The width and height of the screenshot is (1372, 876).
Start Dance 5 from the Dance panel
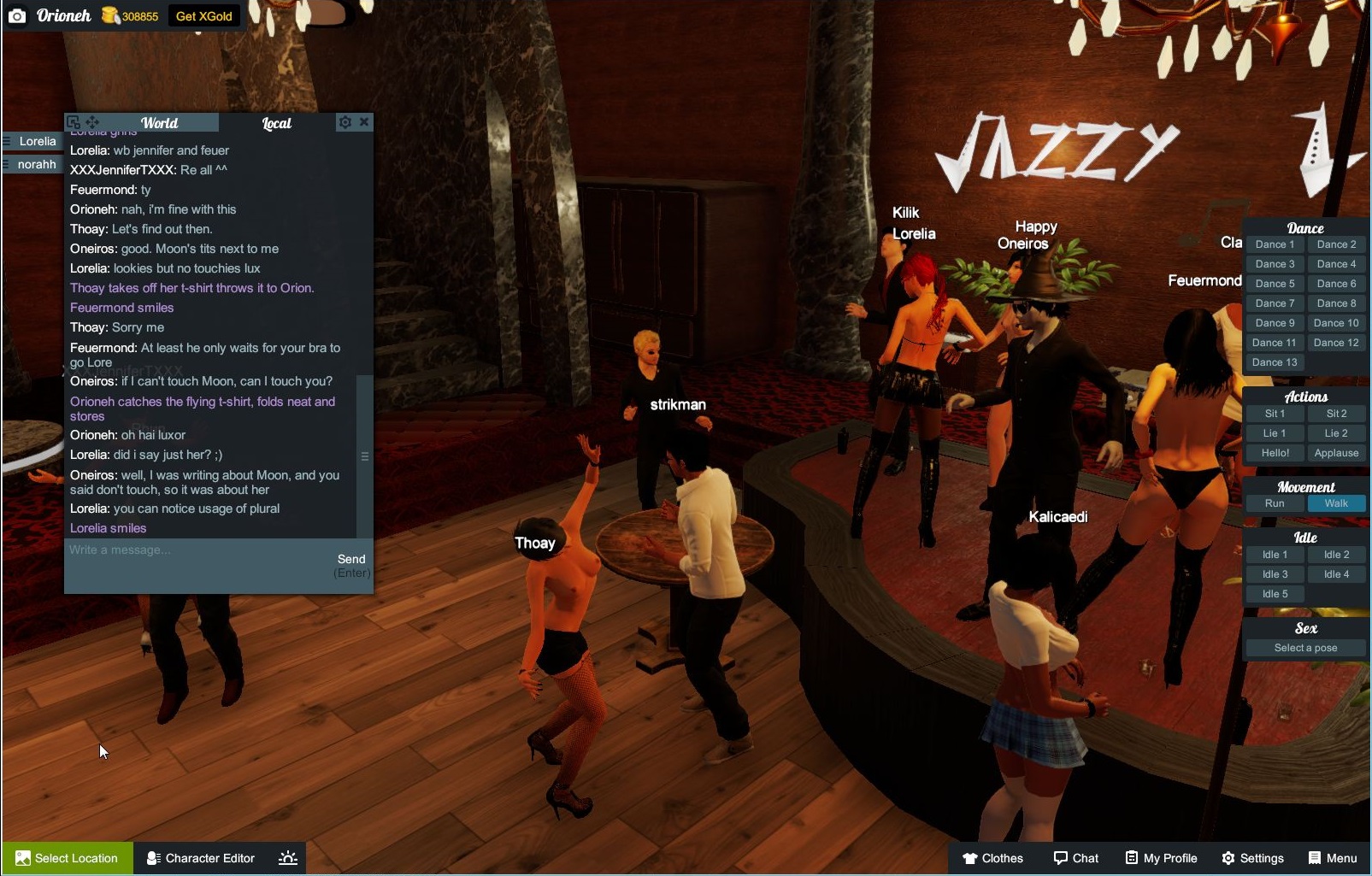tap(1275, 283)
